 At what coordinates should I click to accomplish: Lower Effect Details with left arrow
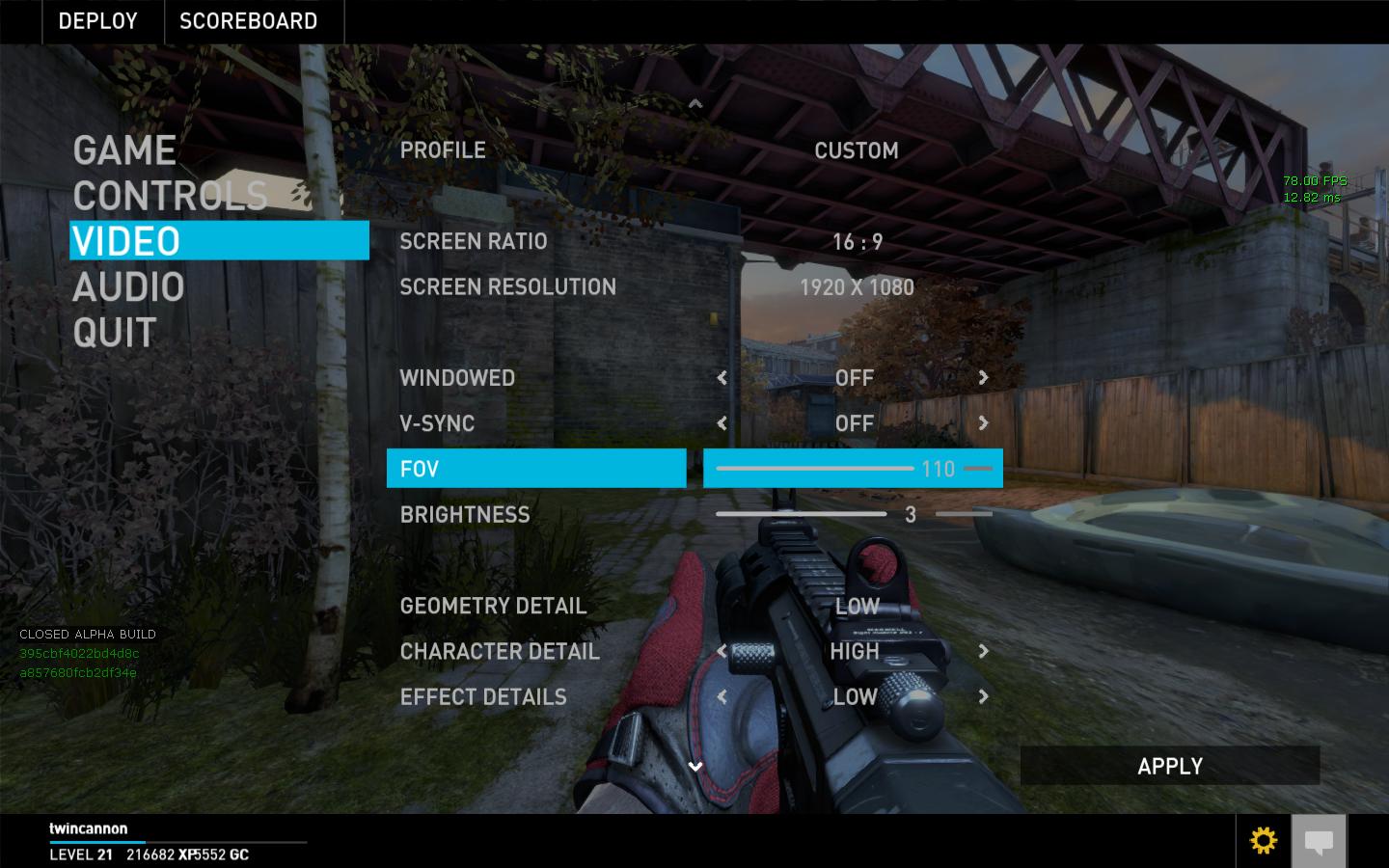[722, 696]
